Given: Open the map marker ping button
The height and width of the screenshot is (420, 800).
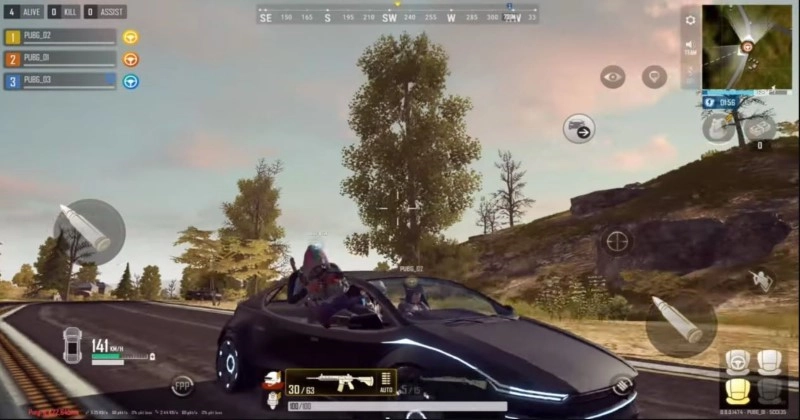Looking at the screenshot, I should pos(655,77).
